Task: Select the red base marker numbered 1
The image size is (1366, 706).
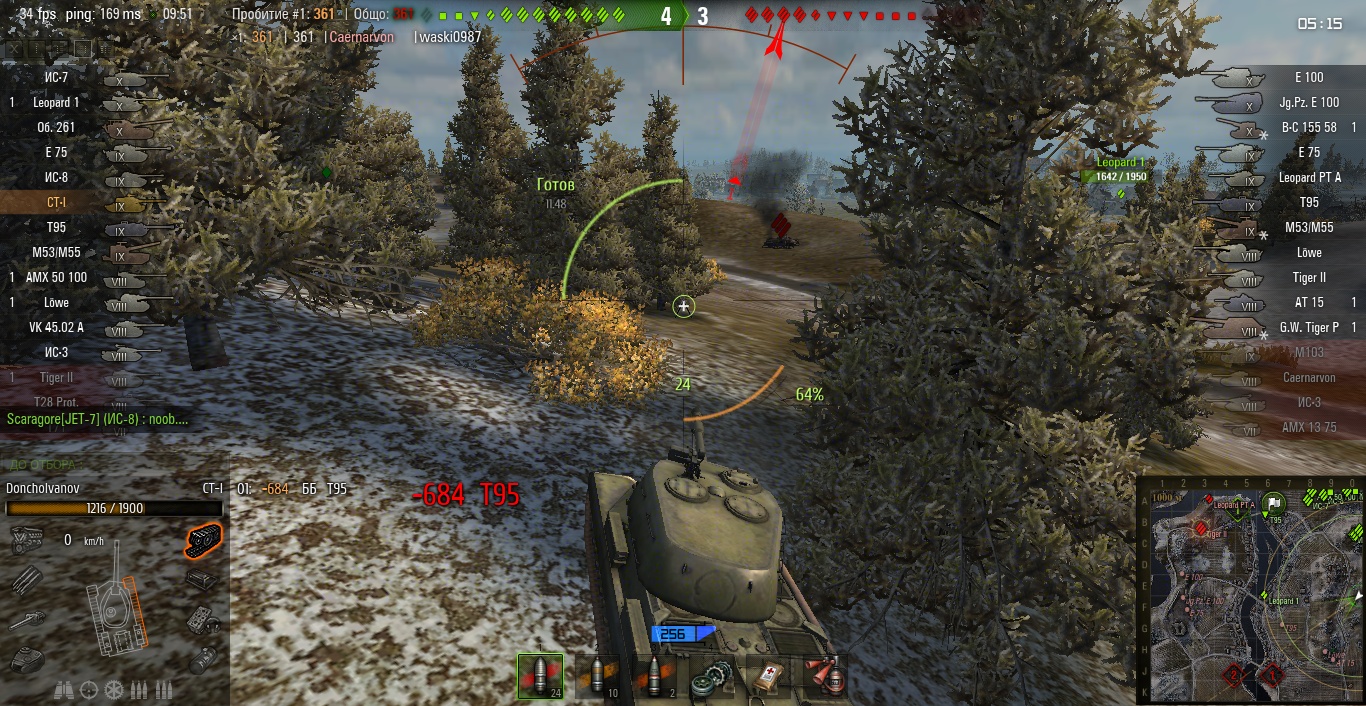Action: (x=1273, y=675)
